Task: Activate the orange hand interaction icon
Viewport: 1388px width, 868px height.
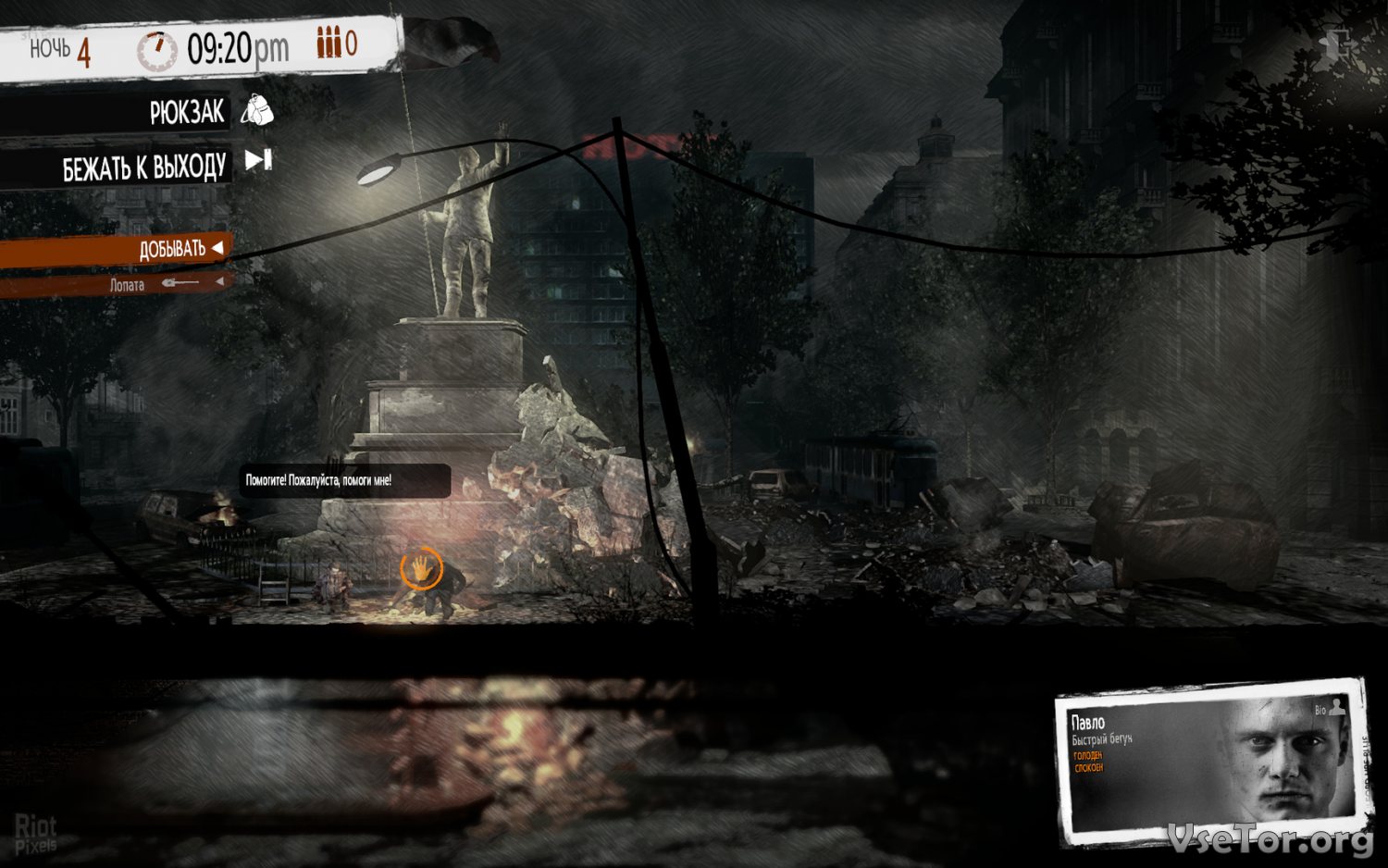Action: 420,567
